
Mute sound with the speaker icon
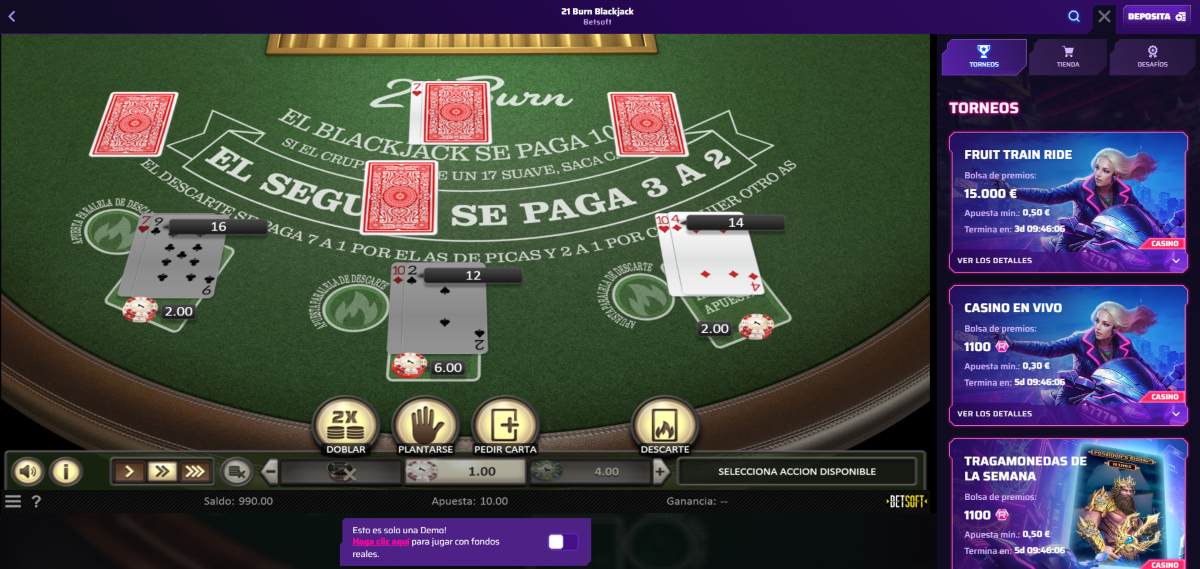(x=28, y=471)
